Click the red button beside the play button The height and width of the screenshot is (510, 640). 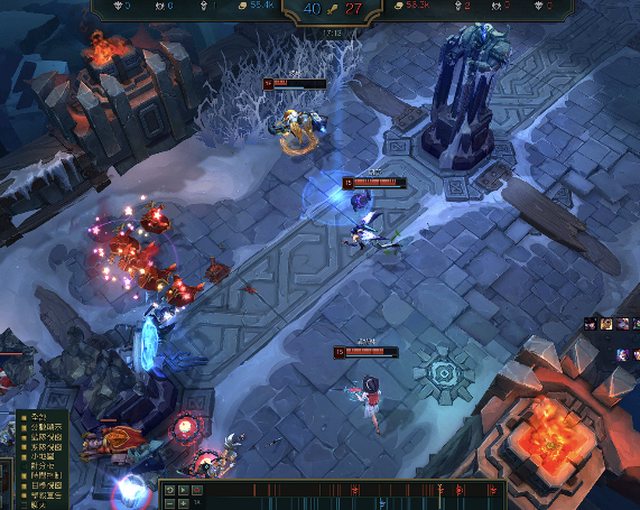click(x=197, y=490)
